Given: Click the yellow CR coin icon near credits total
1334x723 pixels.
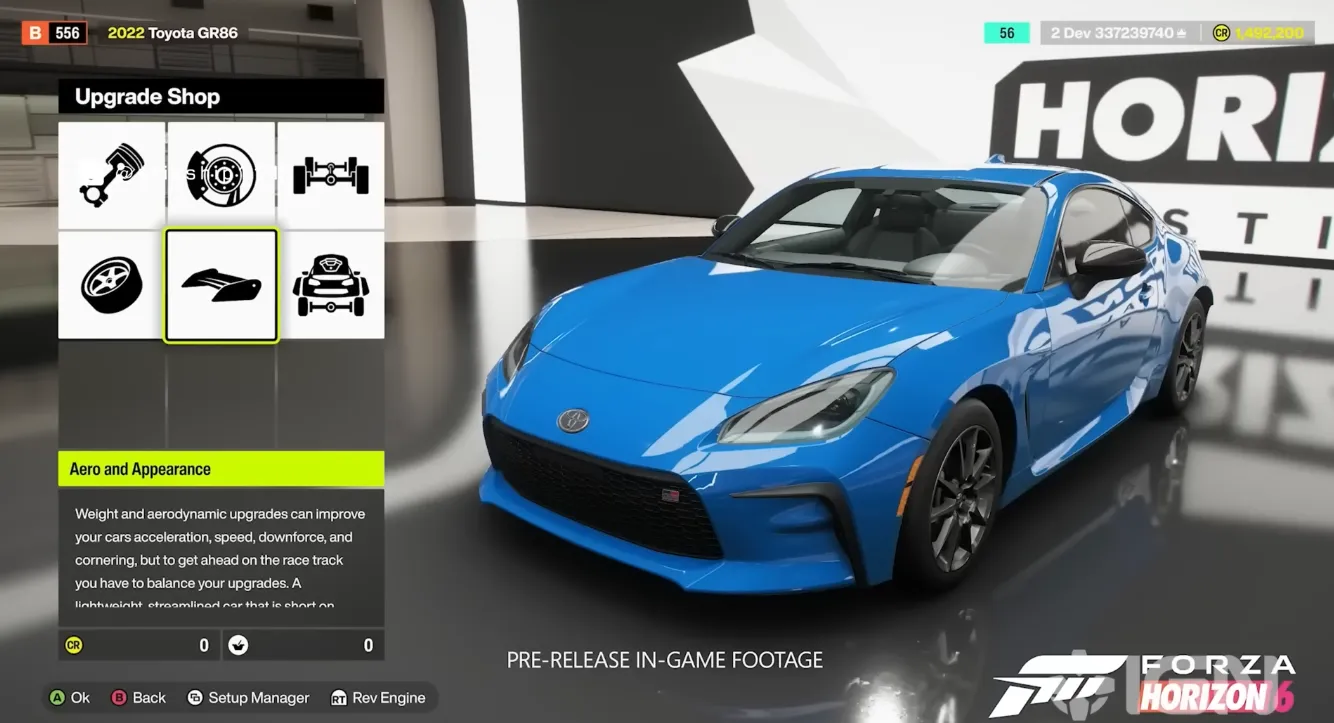Looking at the screenshot, I should (x=1221, y=32).
